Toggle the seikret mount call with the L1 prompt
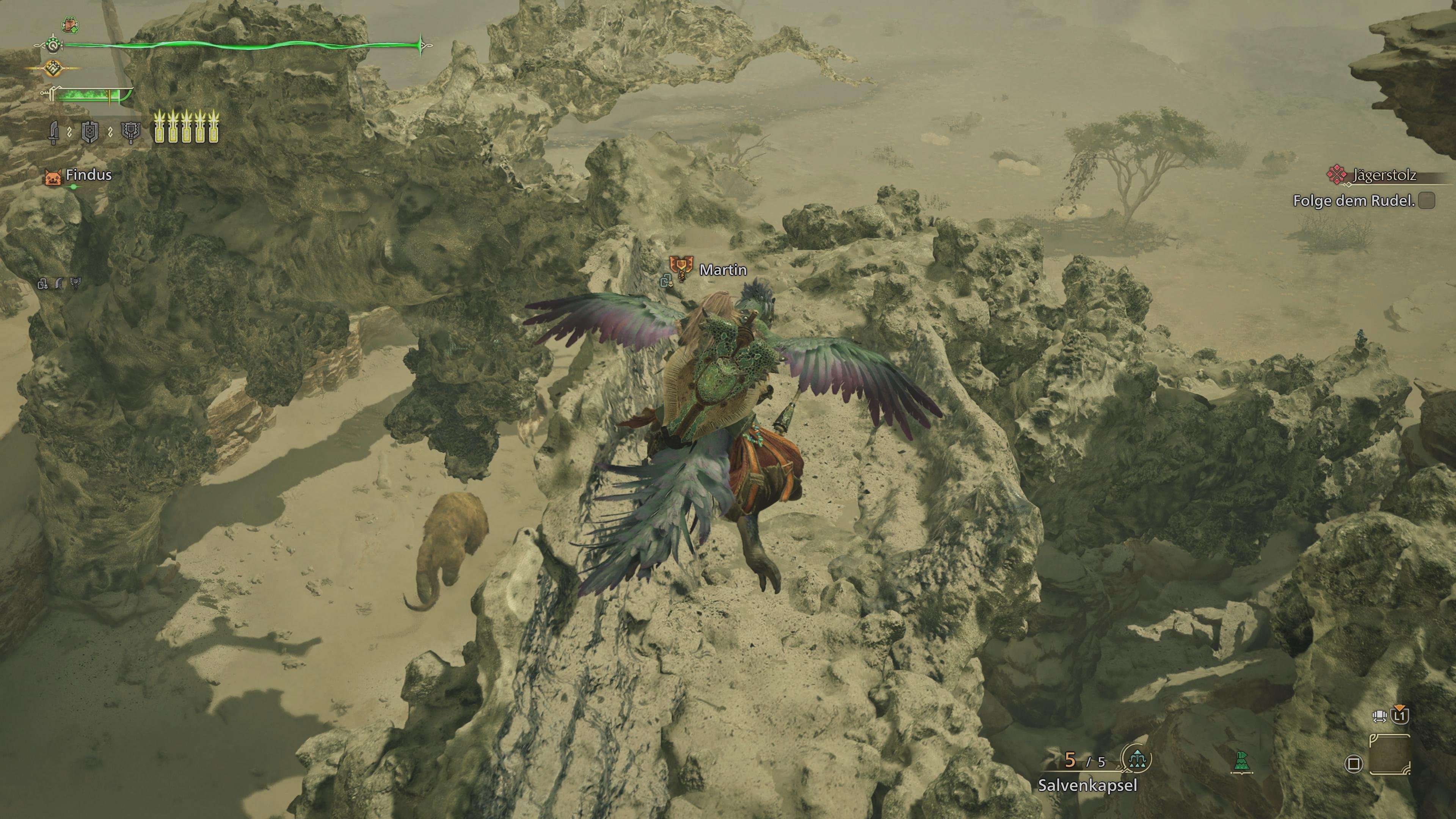The image size is (1456, 819). click(x=1400, y=715)
